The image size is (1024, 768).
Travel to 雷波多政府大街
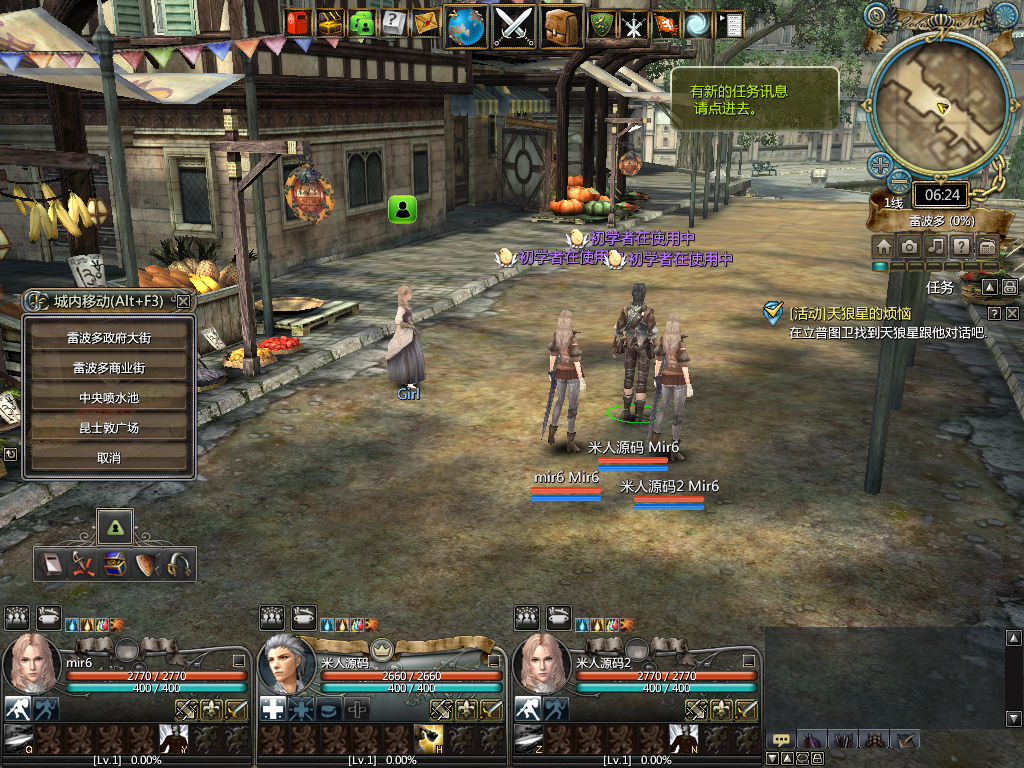[109, 338]
